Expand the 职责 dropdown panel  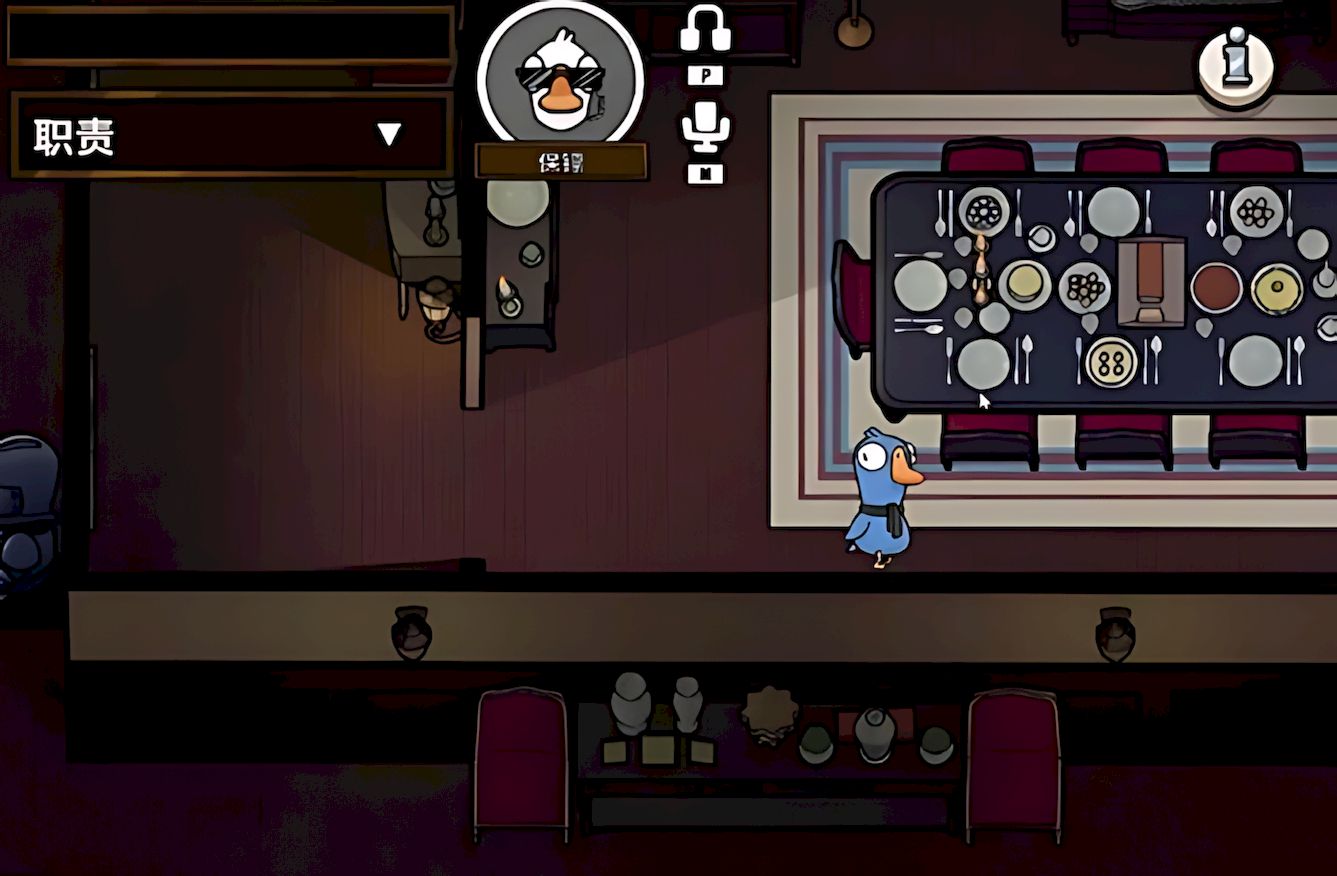388,135
